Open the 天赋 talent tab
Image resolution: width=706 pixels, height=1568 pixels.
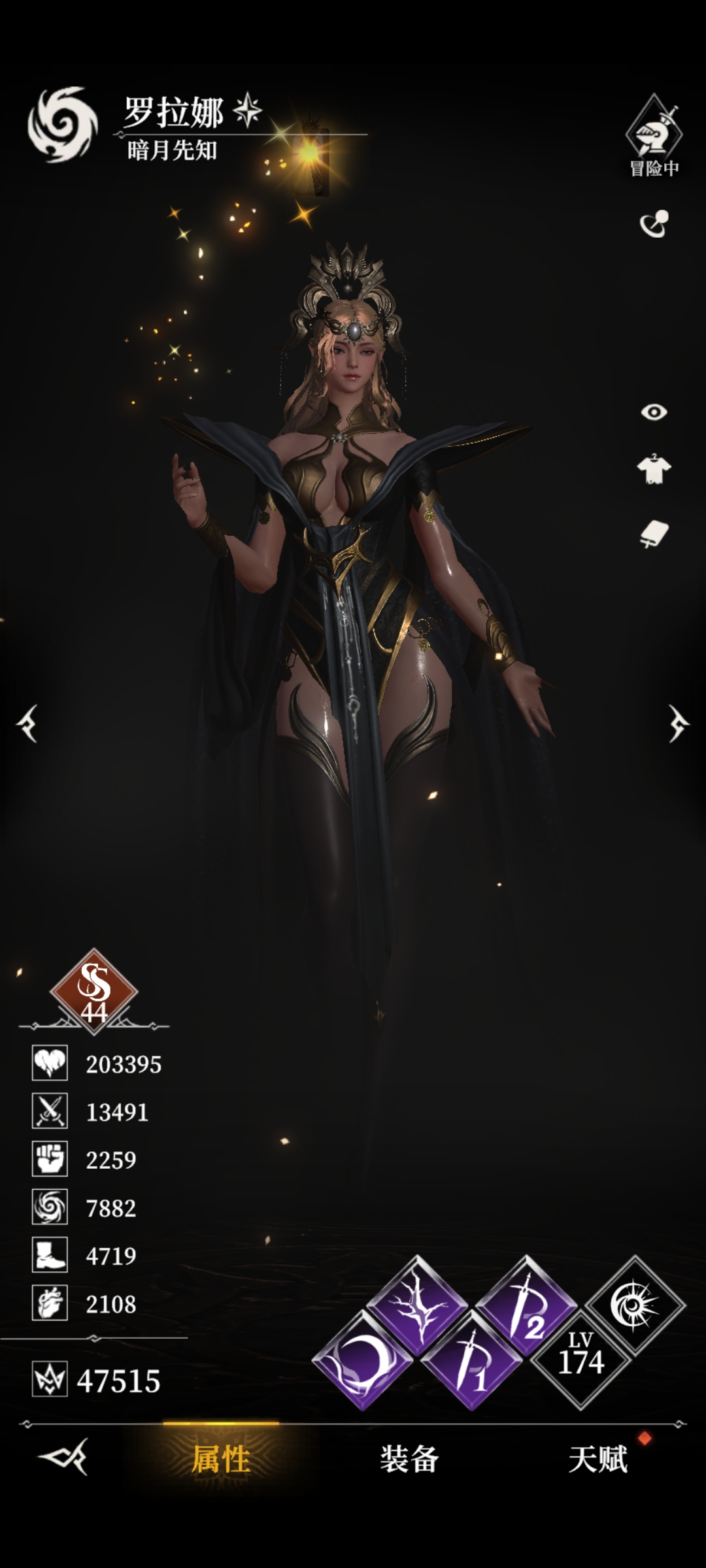tap(597, 1460)
